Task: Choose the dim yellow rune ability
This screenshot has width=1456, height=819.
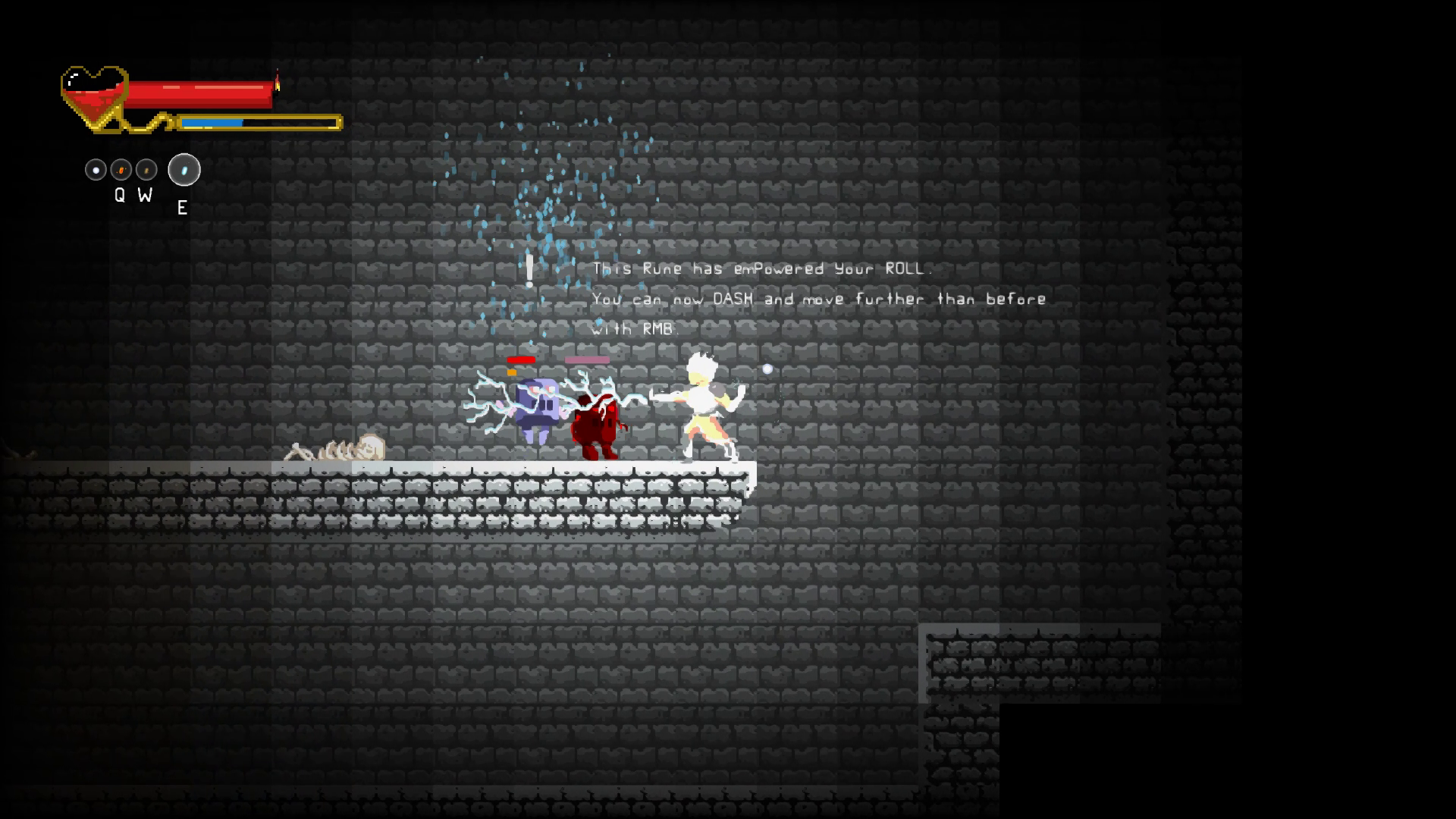Action: (146, 170)
